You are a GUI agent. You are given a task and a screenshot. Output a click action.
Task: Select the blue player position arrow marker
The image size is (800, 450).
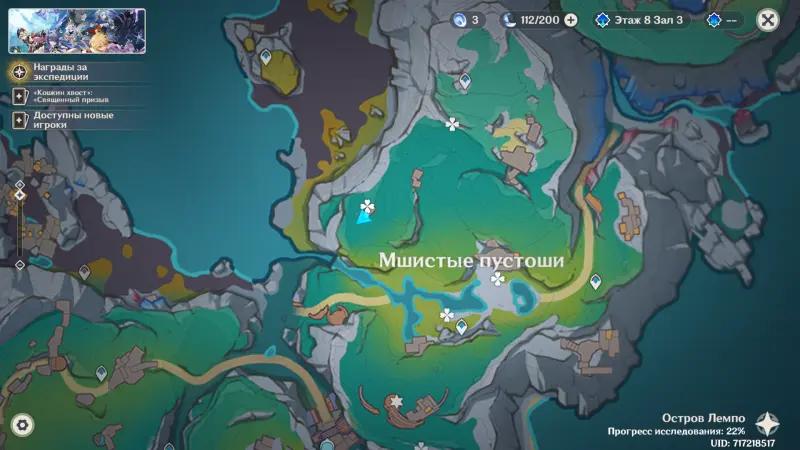pyautogui.click(x=365, y=218)
